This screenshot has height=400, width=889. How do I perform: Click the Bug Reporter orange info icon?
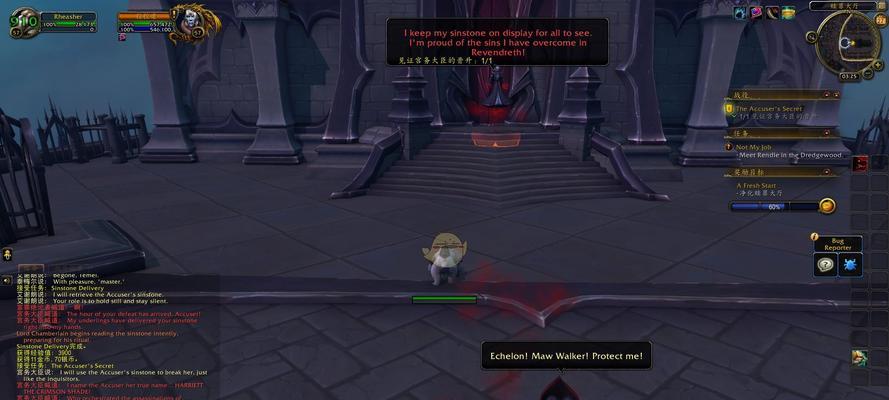(x=815, y=237)
